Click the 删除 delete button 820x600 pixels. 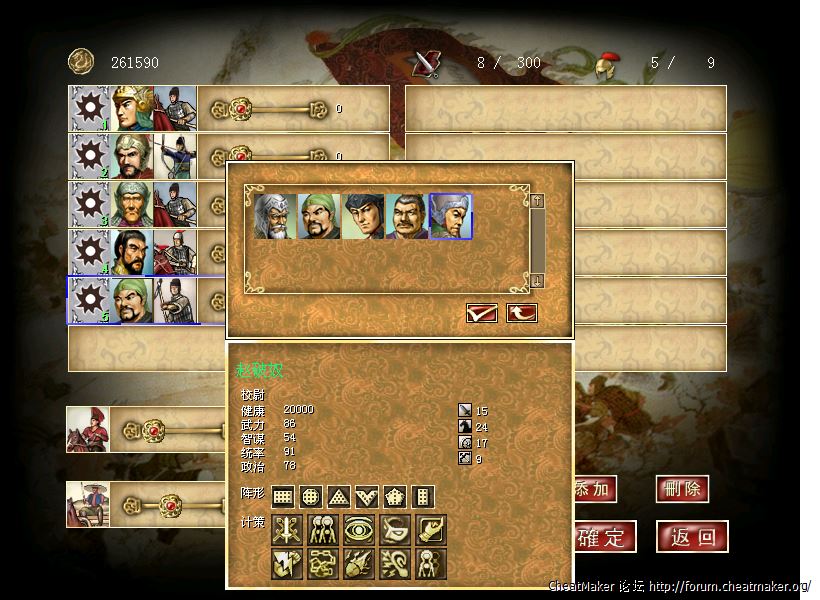682,489
